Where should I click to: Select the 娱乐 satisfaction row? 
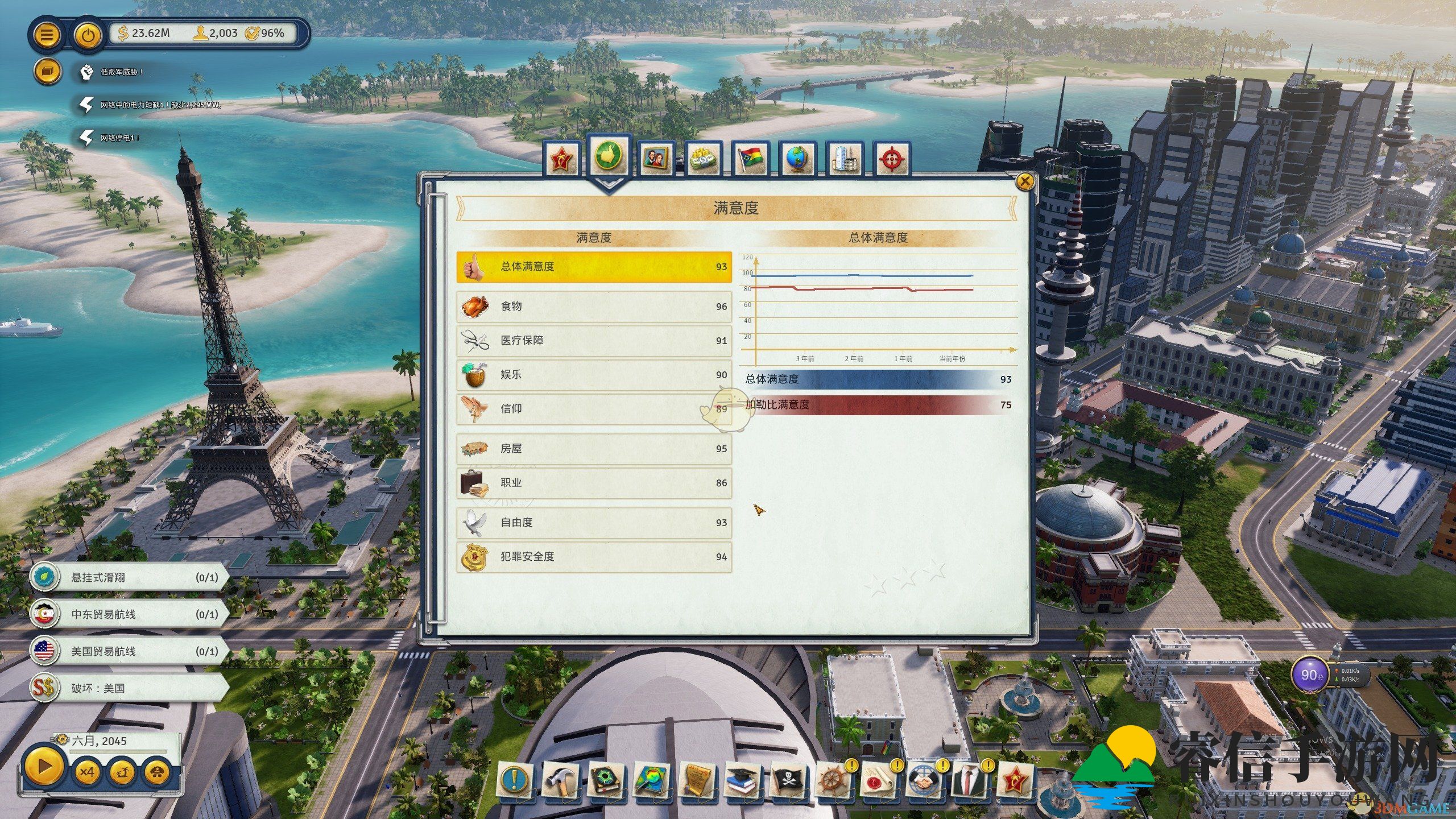tap(594, 375)
